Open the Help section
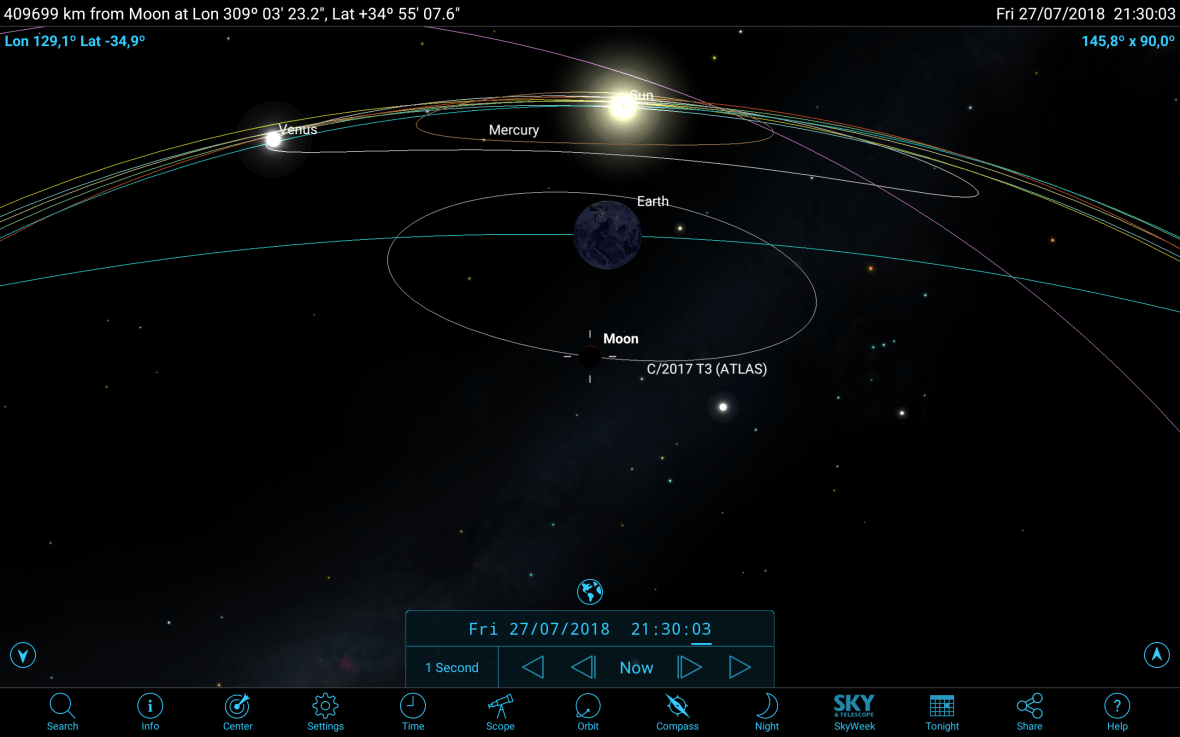 pos(1117,711)
